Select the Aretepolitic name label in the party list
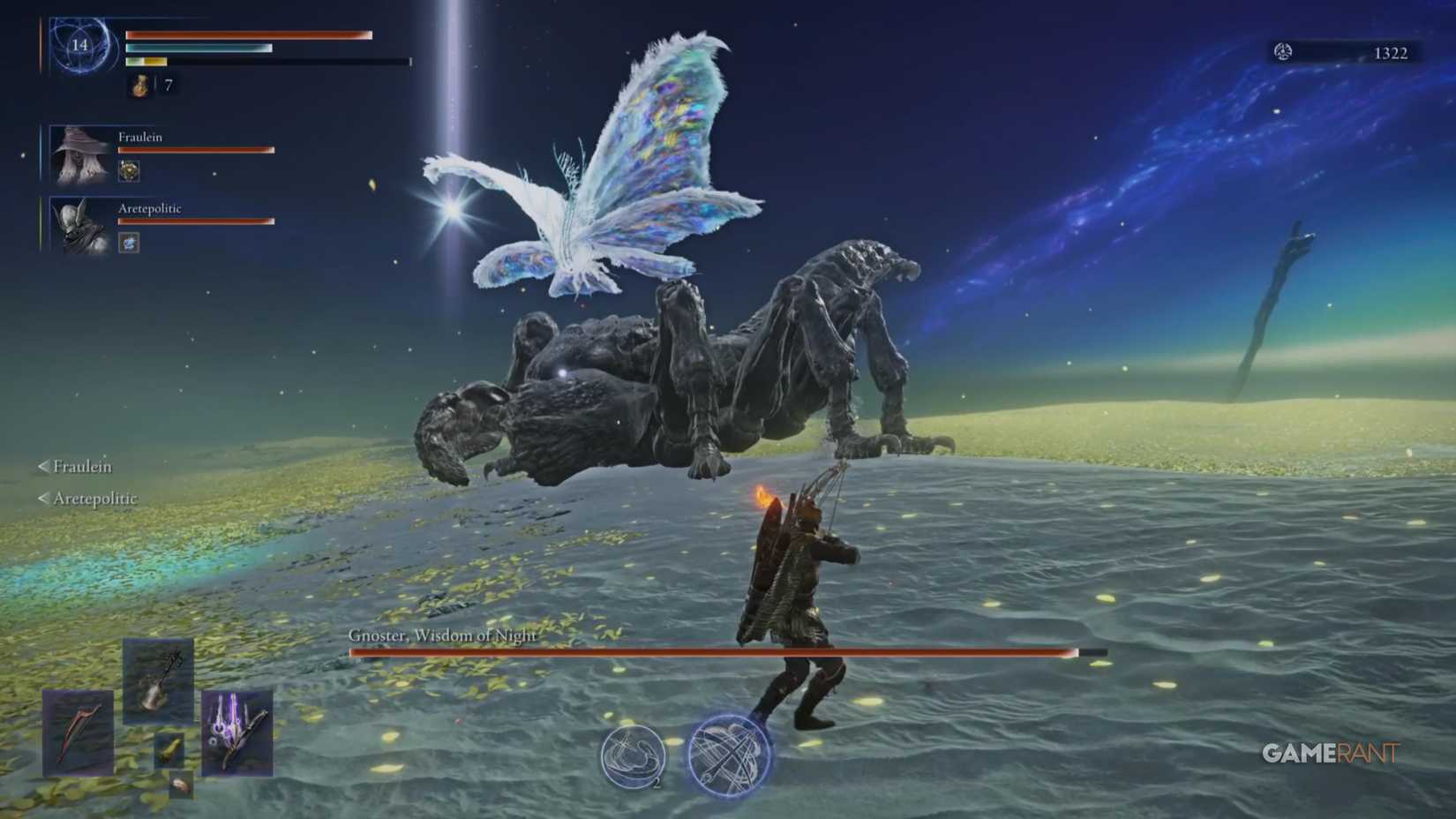The image size is (1456, 819). pyautogui.click(x=149, y=208)
